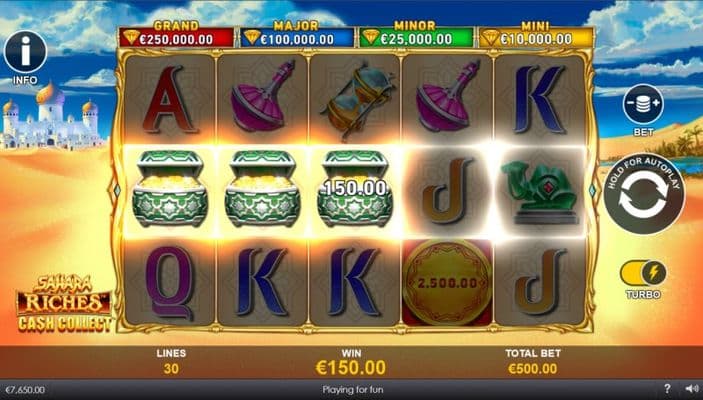The image size is (703, 400).
Task: Open help with the question mark icon
Action: tap(667, 389)
